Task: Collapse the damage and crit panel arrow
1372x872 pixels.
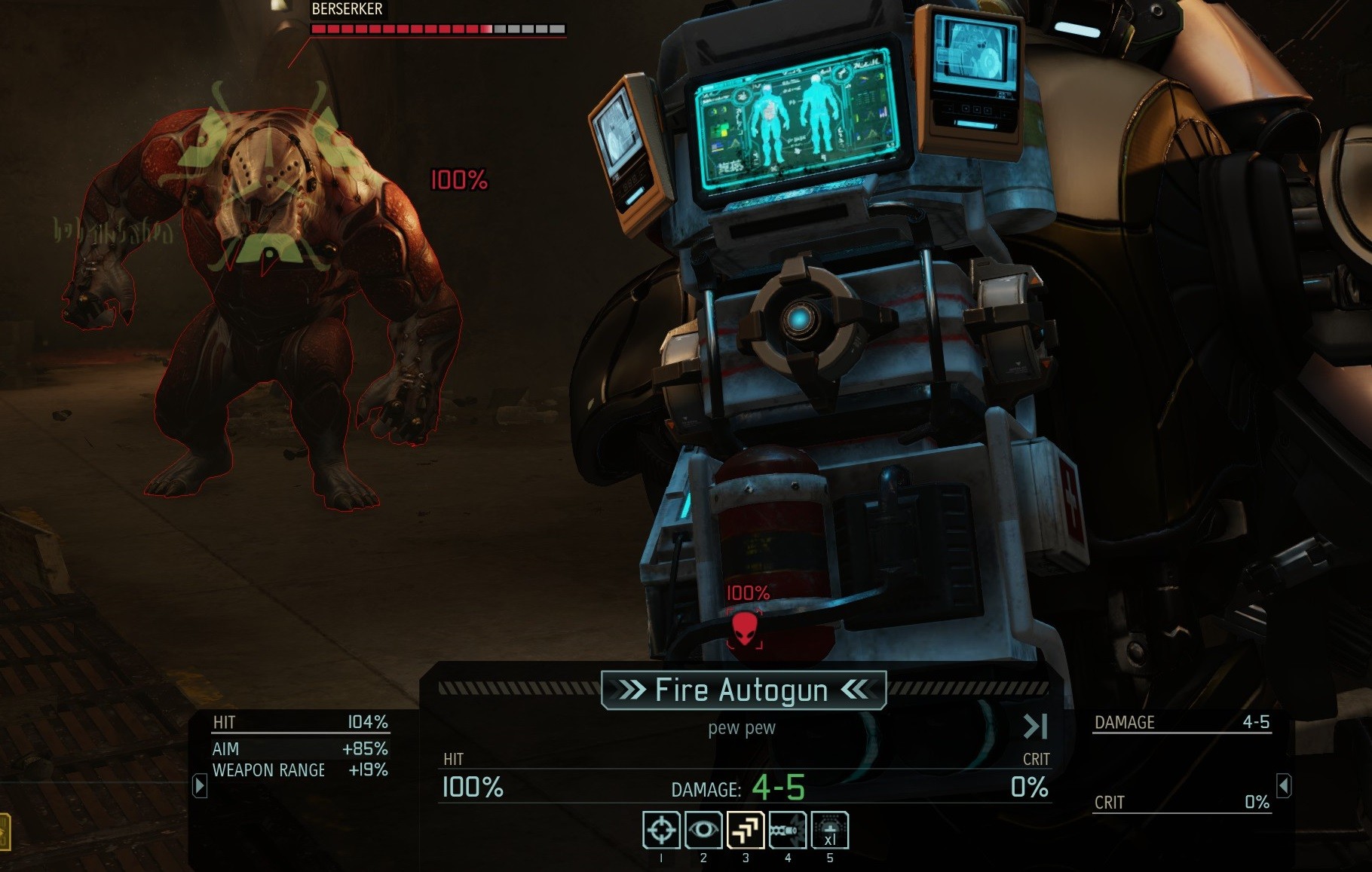Action: (x=1284, y=785)
